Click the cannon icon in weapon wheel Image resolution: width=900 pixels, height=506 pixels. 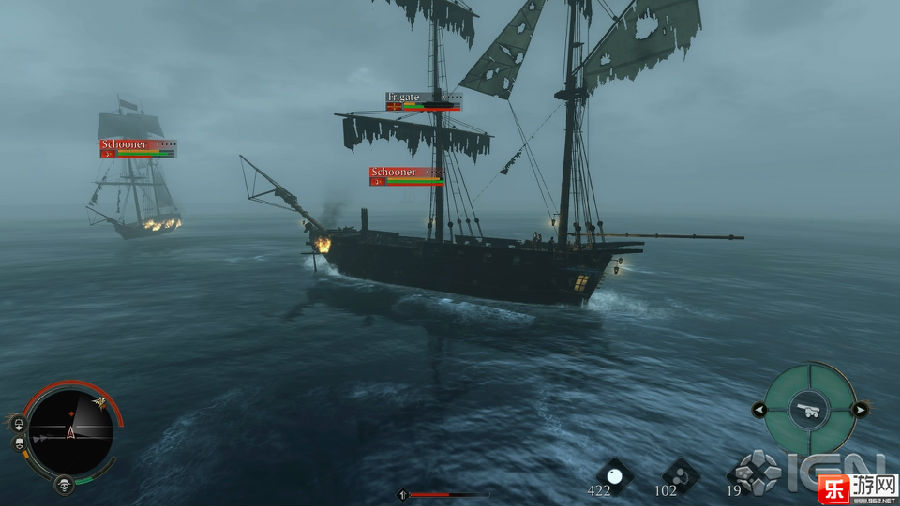click(808, 408)
